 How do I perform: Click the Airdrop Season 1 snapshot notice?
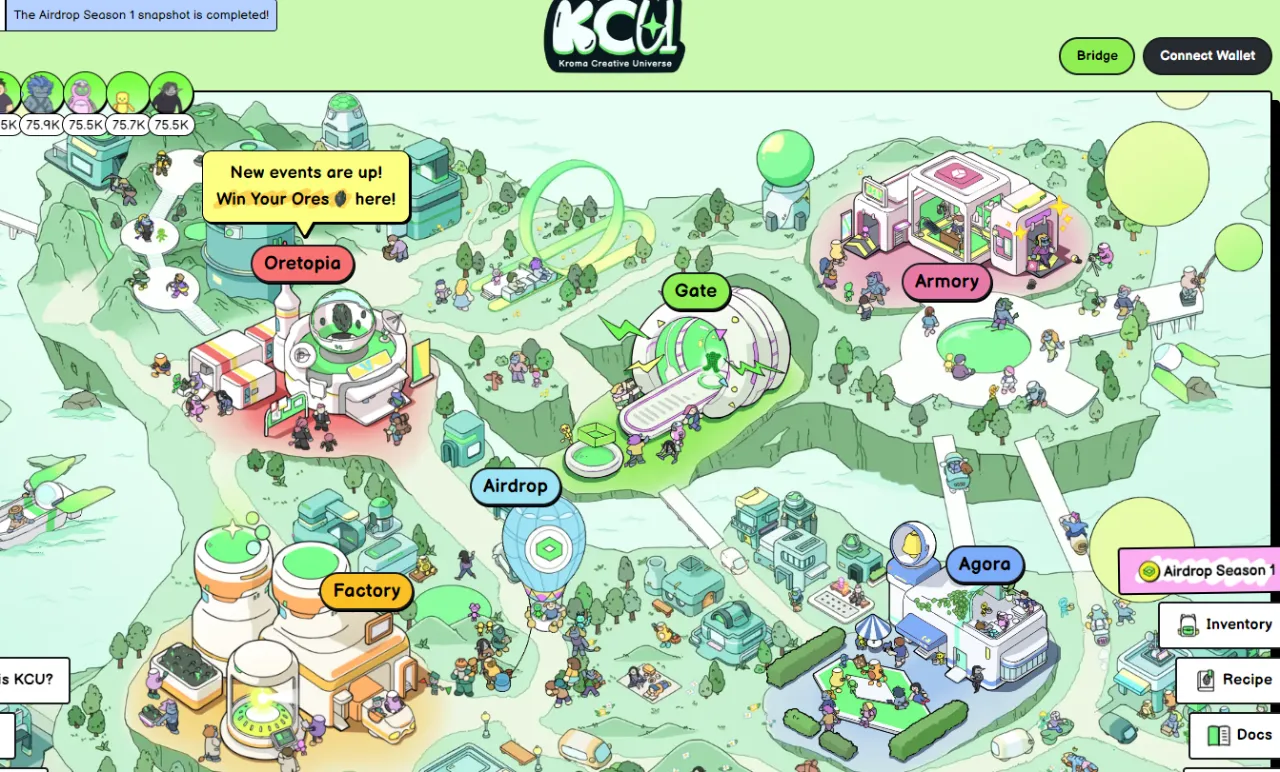coord(140,15)
